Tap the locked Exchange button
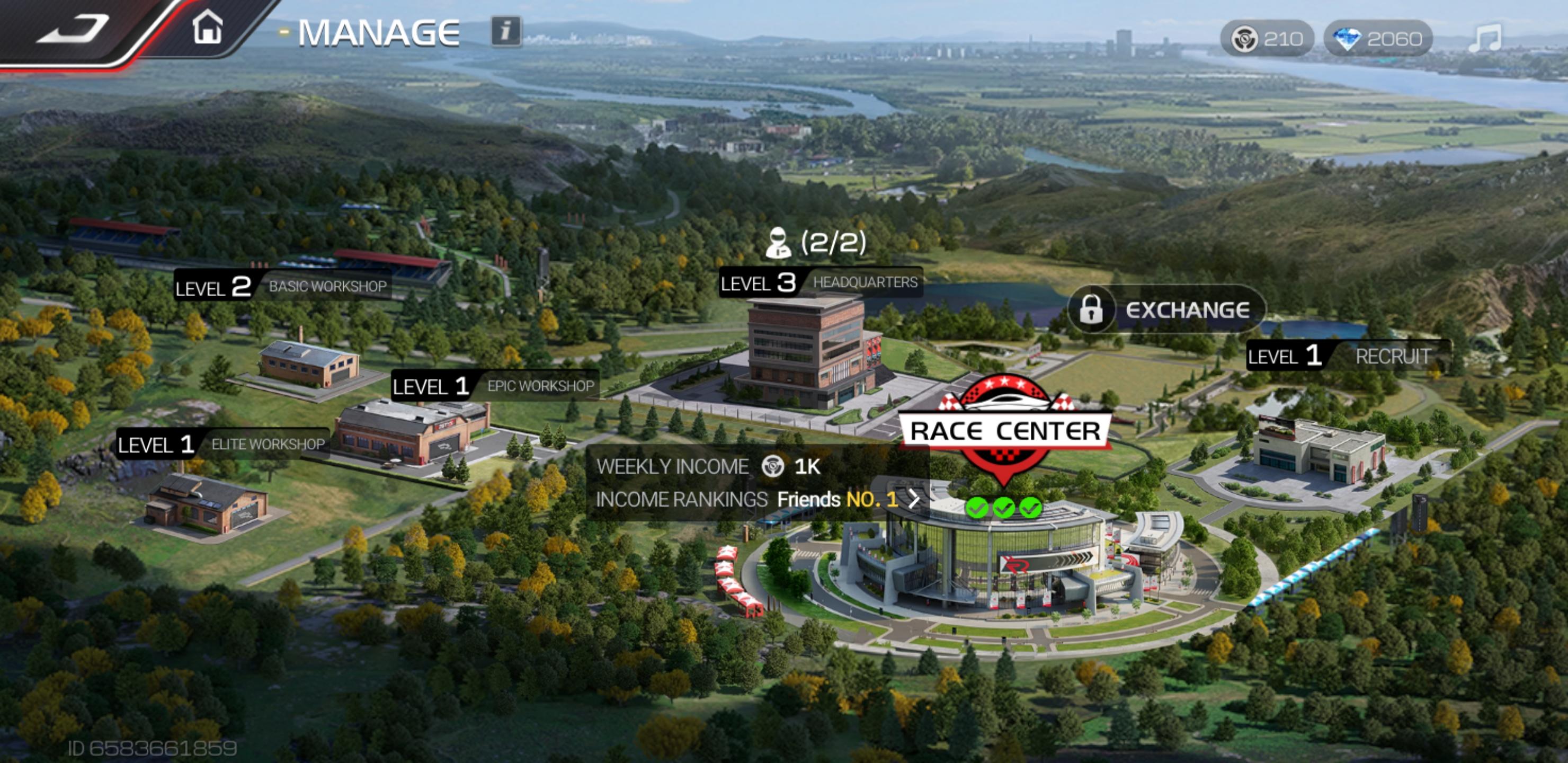The width and height of the screenshot is (1568, 763). [1165, 310]
